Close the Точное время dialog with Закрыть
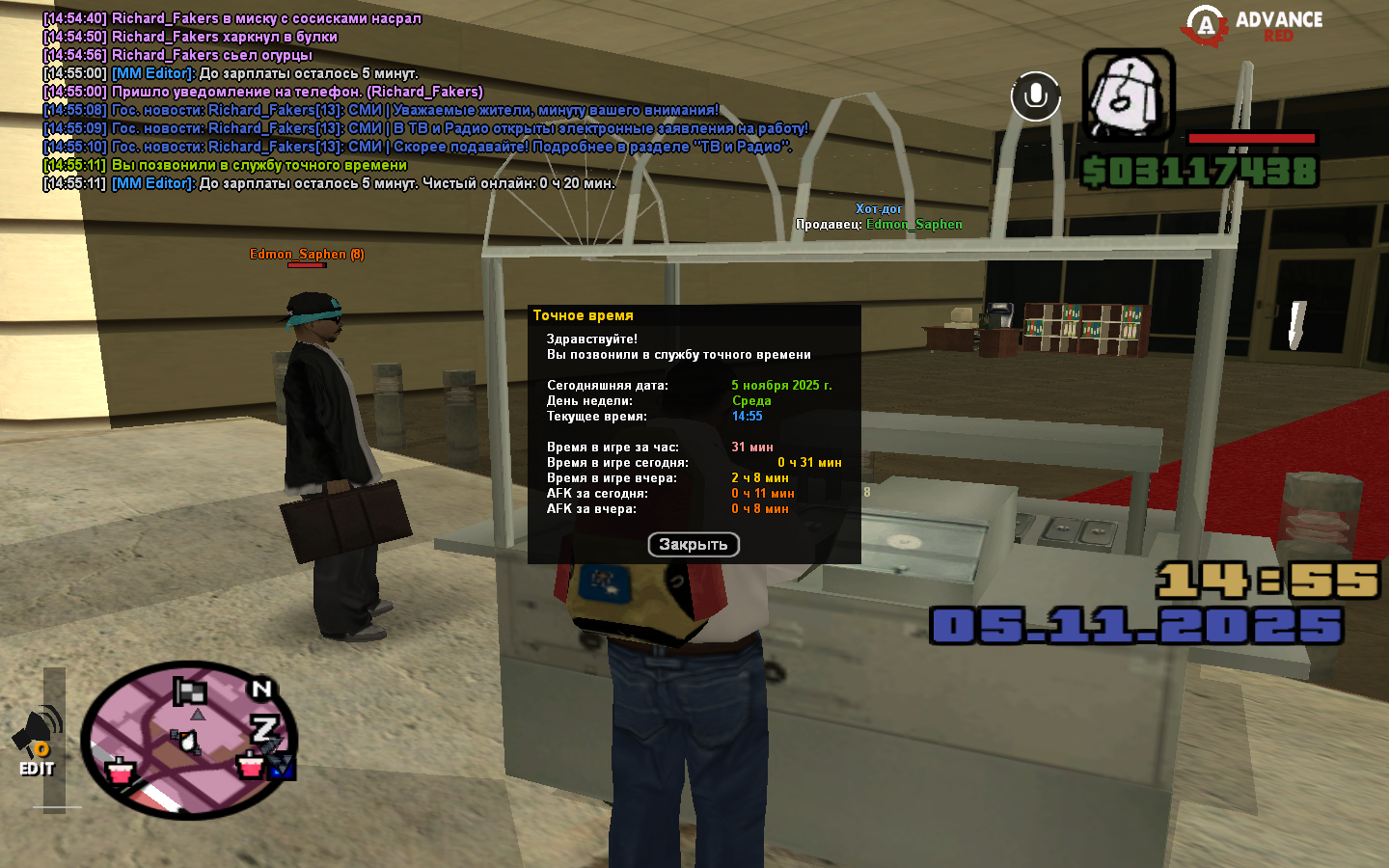The image size is (1389, 868). pyautogui.click(x=693, y=545)
